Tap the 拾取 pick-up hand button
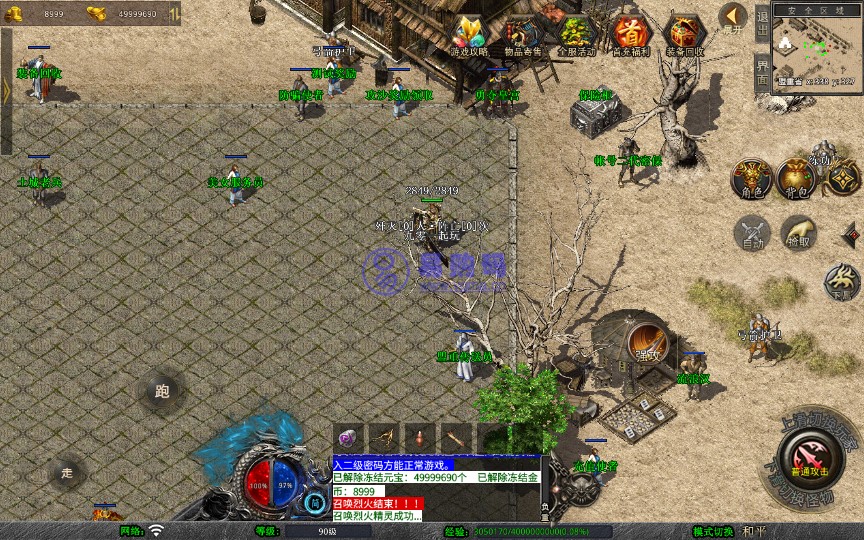 (797, 233)
